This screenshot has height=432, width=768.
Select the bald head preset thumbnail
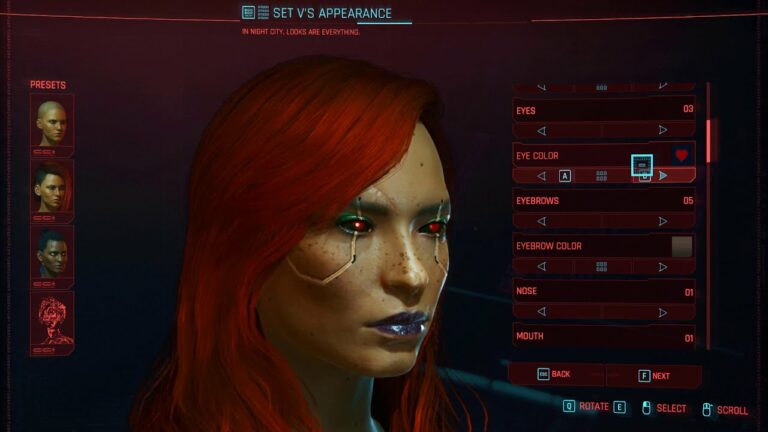(52, 124)
